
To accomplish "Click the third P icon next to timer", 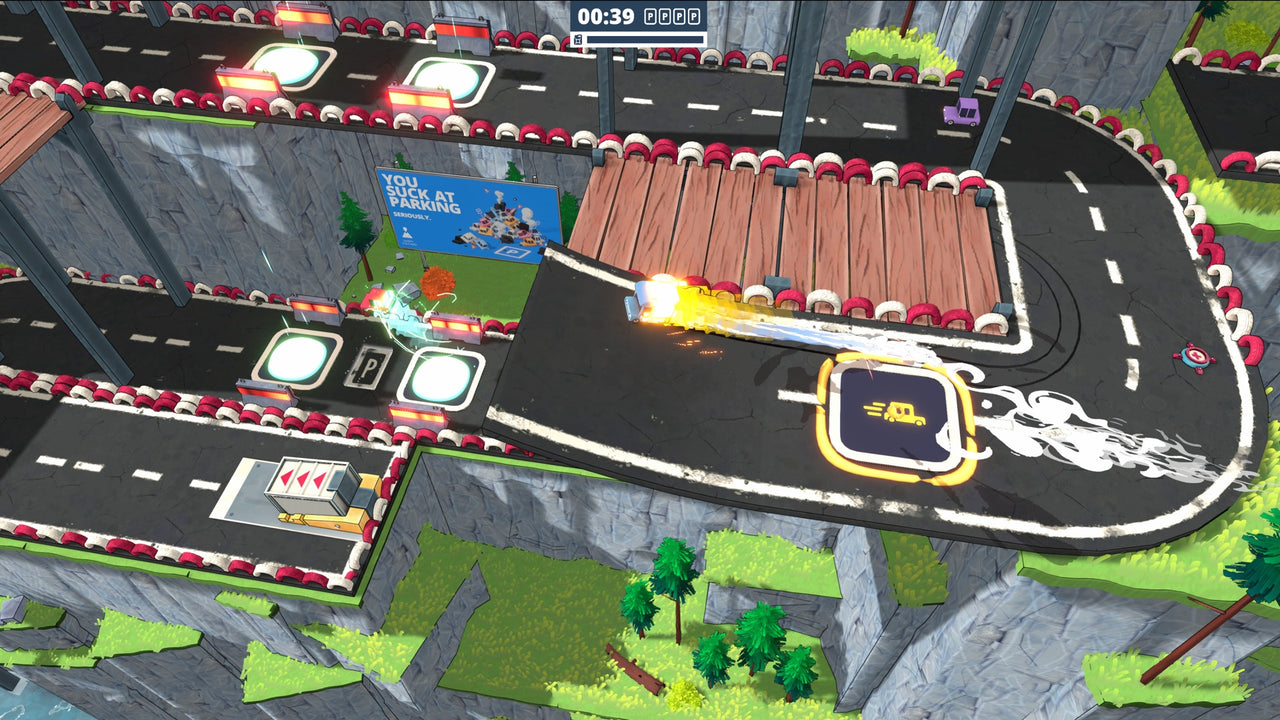I will click(677, 15).
